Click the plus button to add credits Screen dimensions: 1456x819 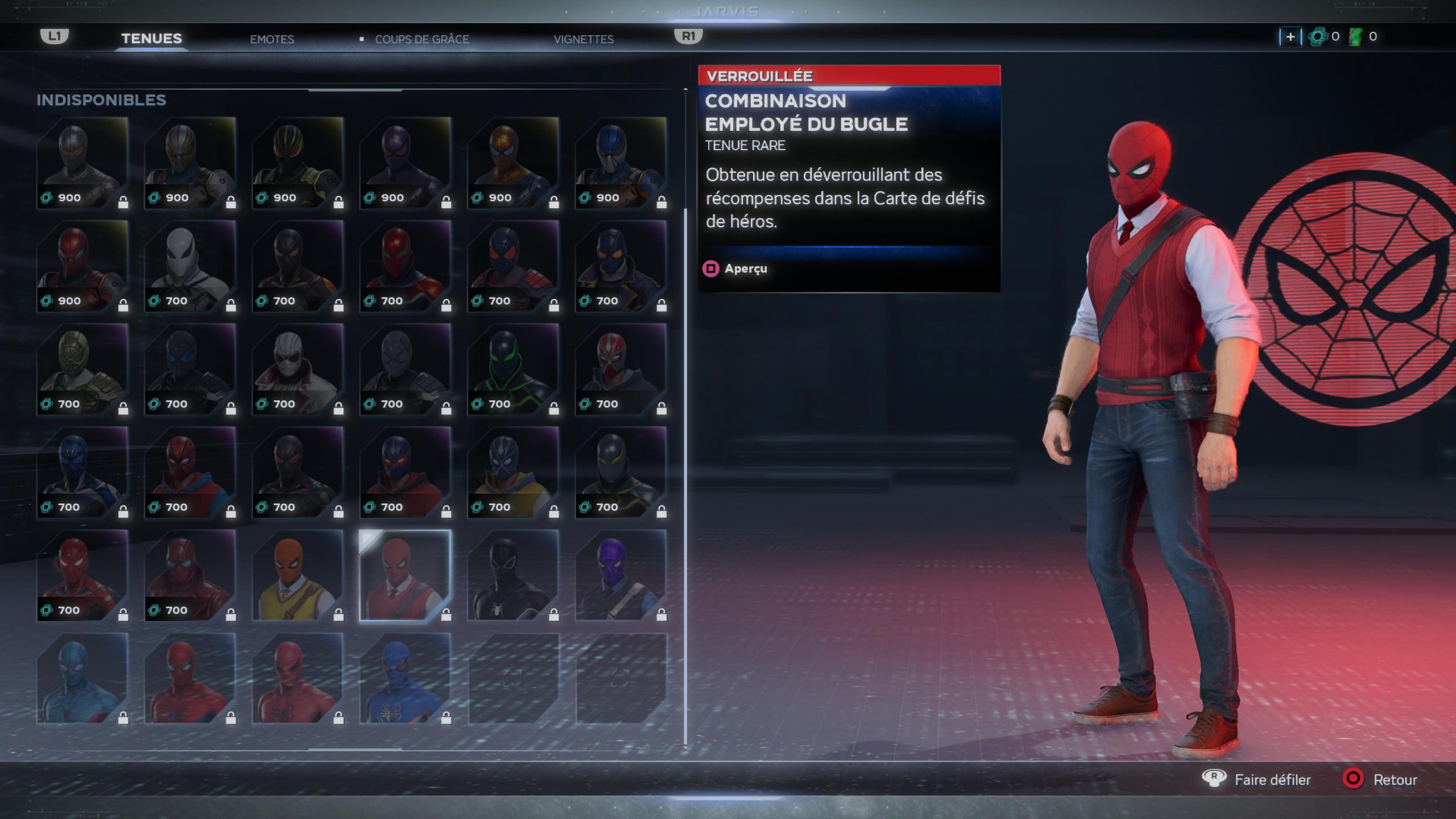click(x=1290, y=37)
